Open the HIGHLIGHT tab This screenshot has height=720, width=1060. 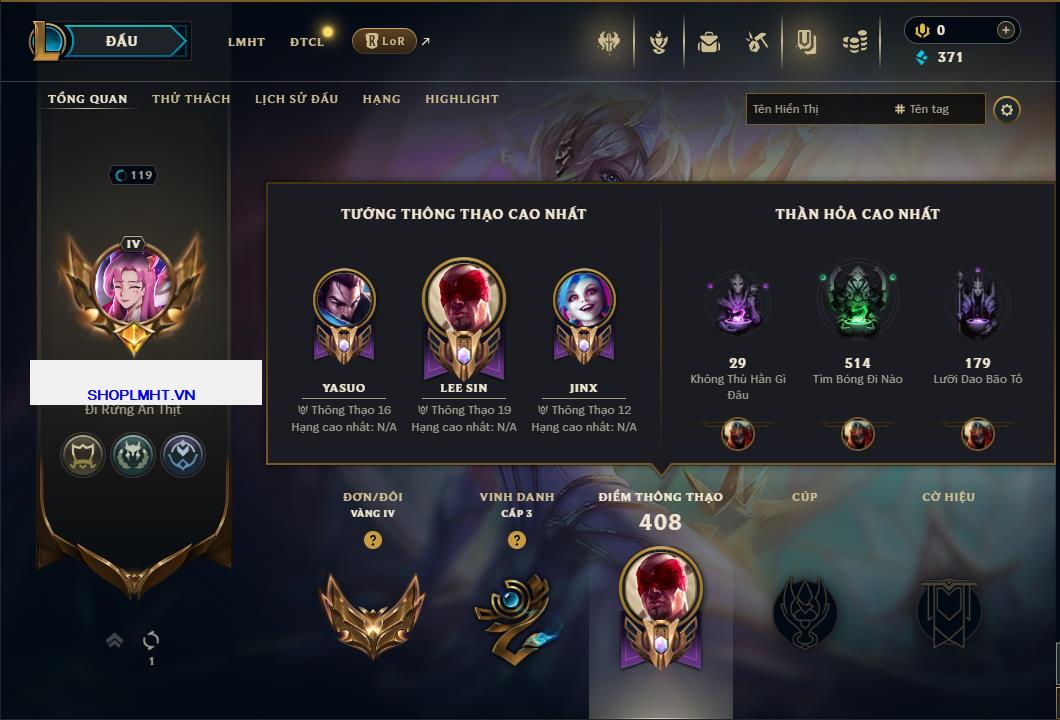pos(462,99)
